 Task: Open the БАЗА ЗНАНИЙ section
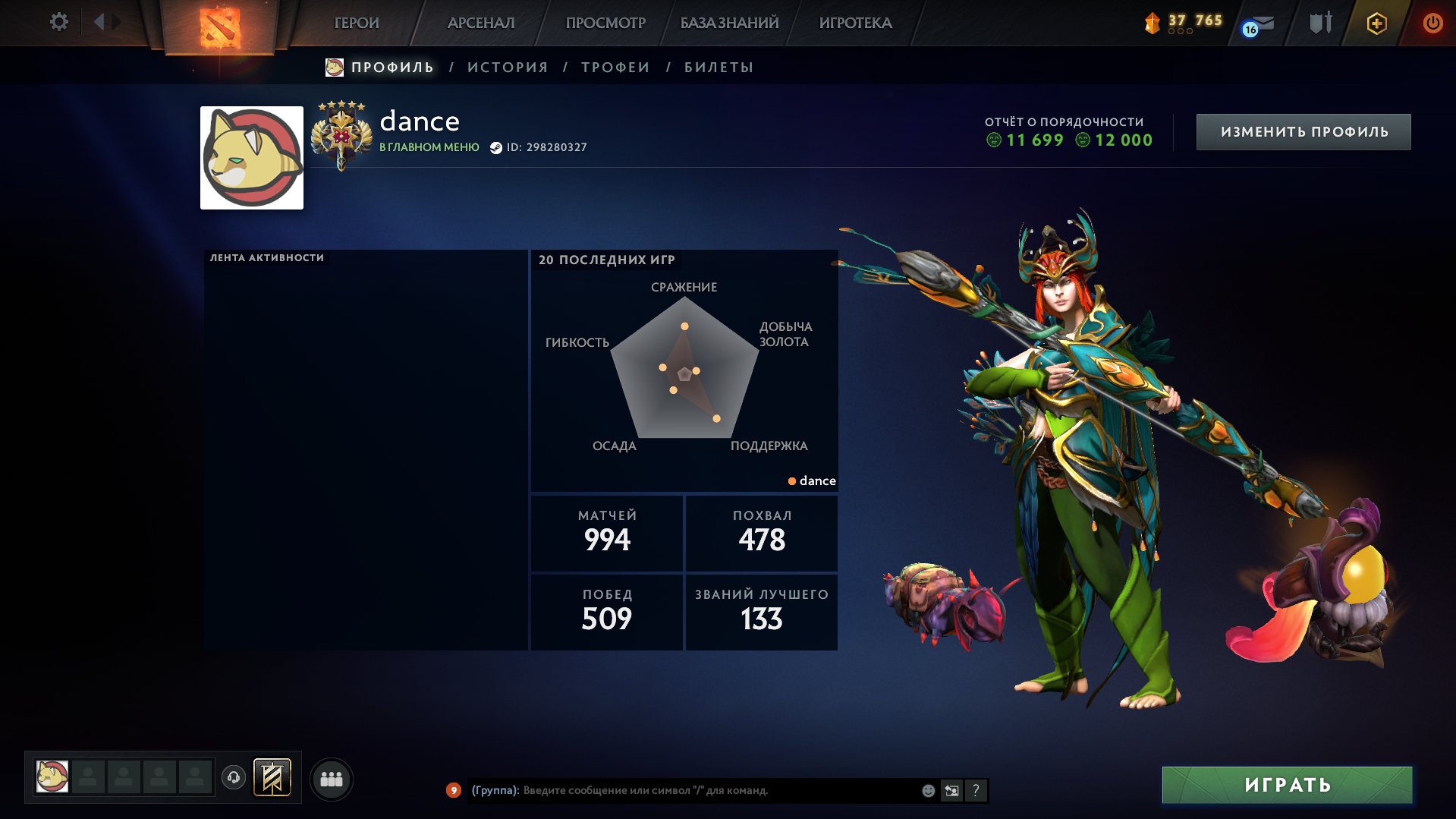click(729, 23)
